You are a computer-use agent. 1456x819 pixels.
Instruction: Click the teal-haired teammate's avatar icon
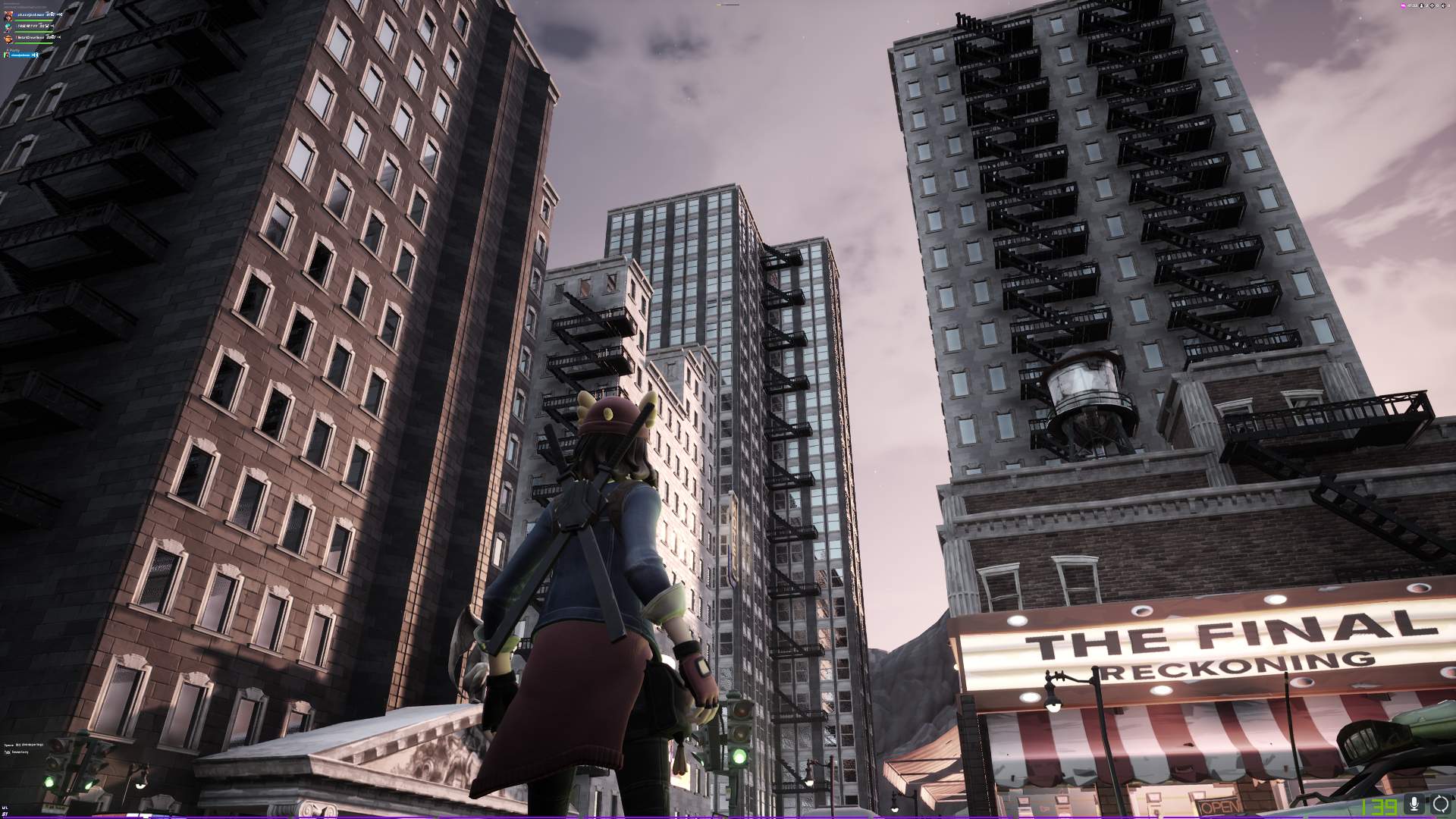coord(8,28)
